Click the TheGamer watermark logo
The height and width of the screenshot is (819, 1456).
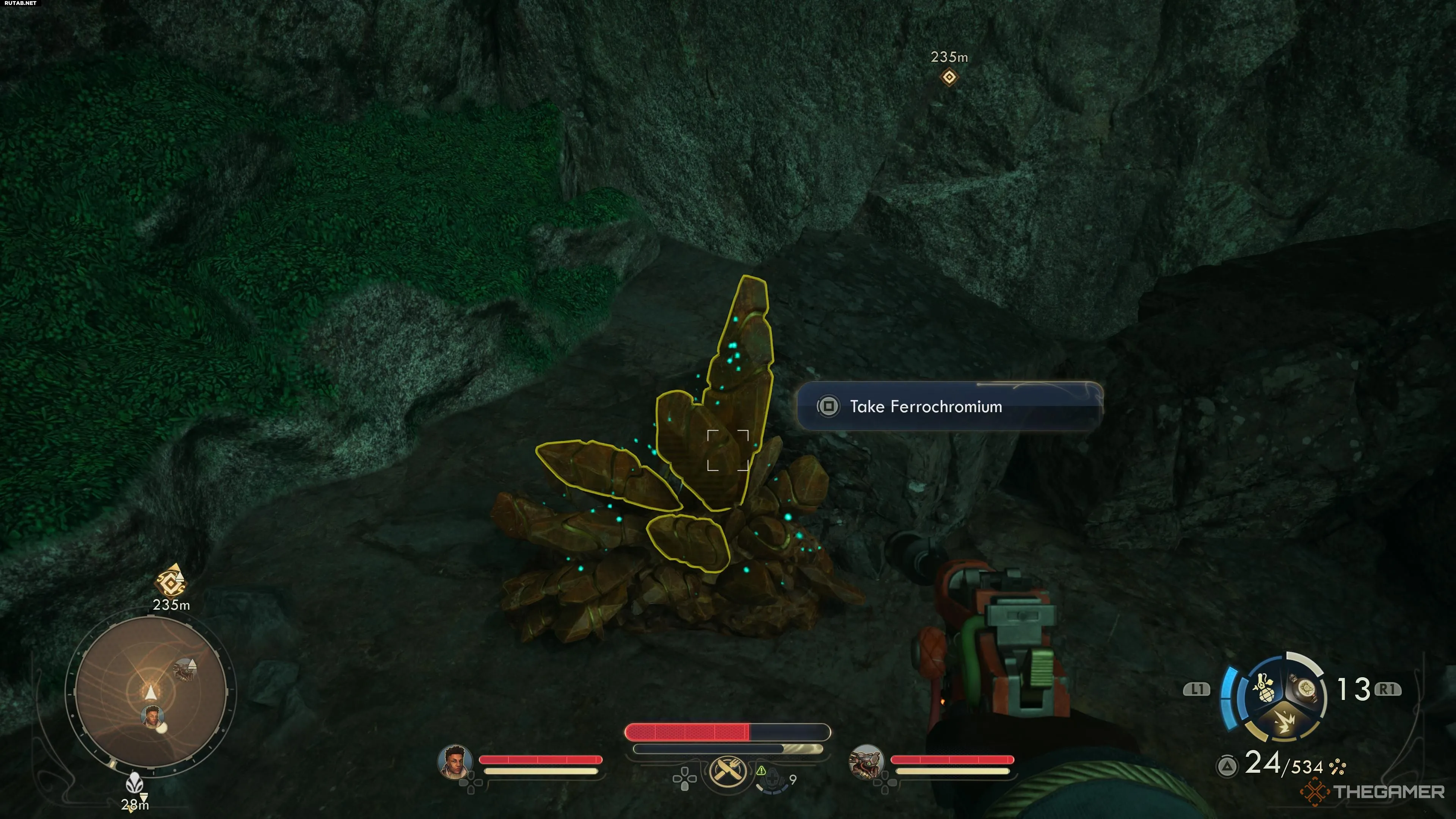[1373, 792]
